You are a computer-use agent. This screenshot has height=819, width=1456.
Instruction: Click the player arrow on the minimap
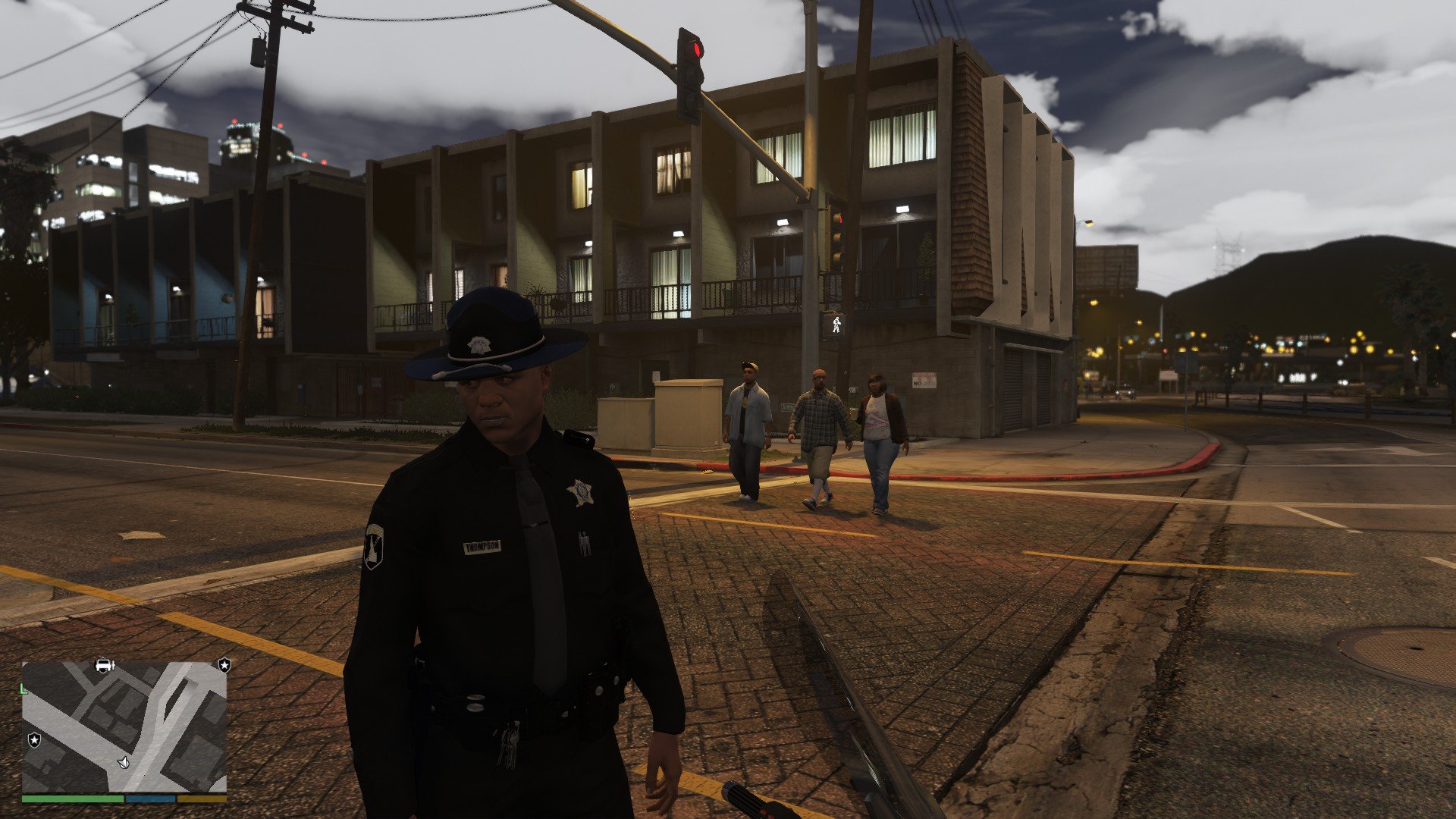click(124, 761)
